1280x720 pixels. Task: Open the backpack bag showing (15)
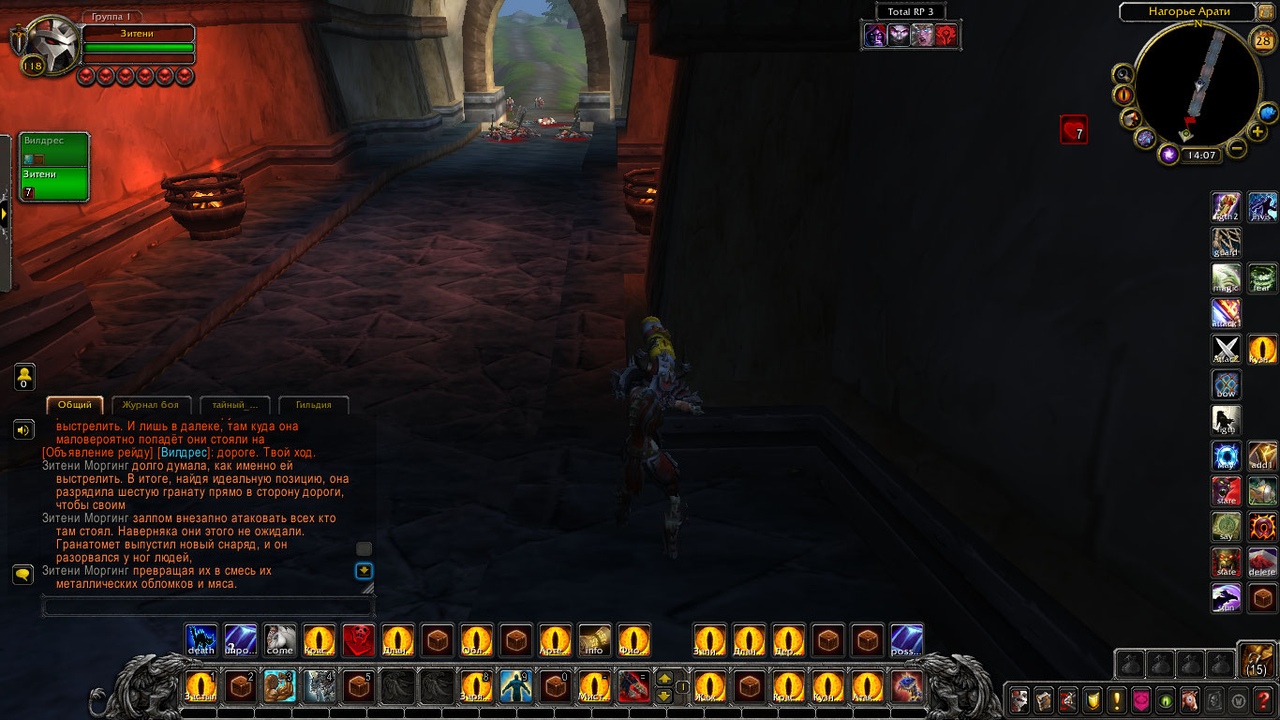(1256, 661)
